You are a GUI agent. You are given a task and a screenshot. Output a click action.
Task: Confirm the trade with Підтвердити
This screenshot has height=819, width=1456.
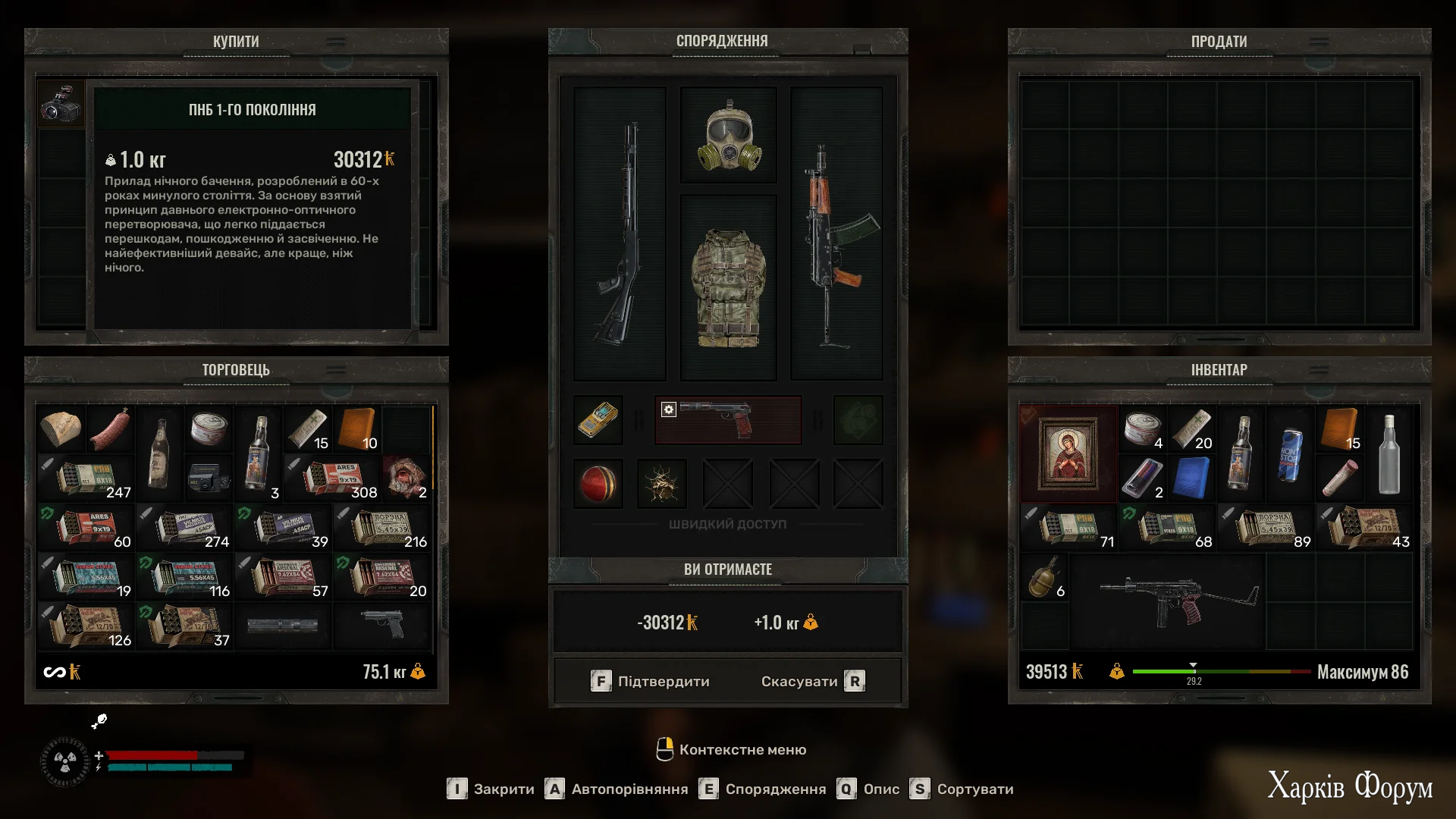651,681
